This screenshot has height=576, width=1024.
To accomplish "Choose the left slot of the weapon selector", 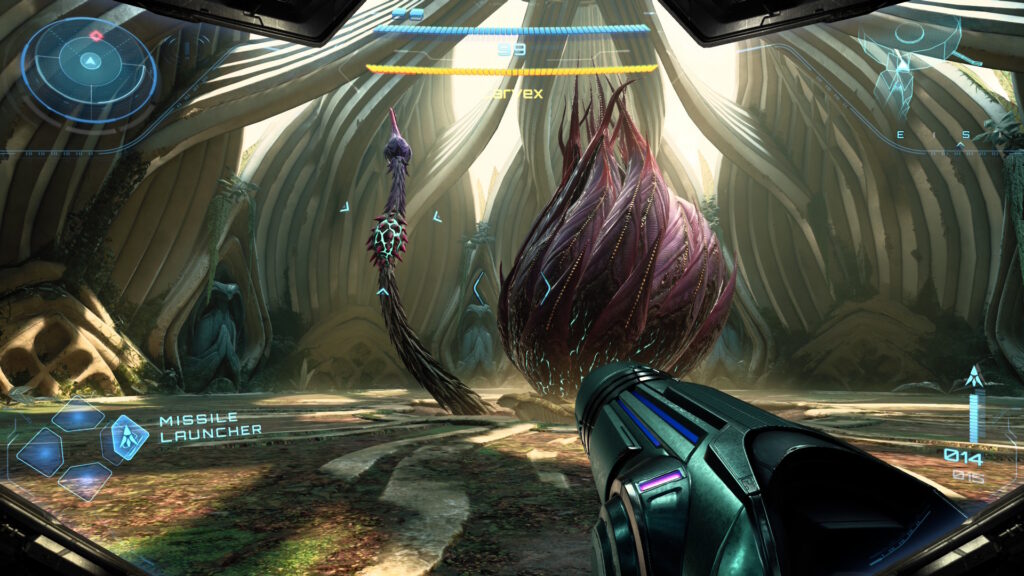I will click(x=40, y=450).
